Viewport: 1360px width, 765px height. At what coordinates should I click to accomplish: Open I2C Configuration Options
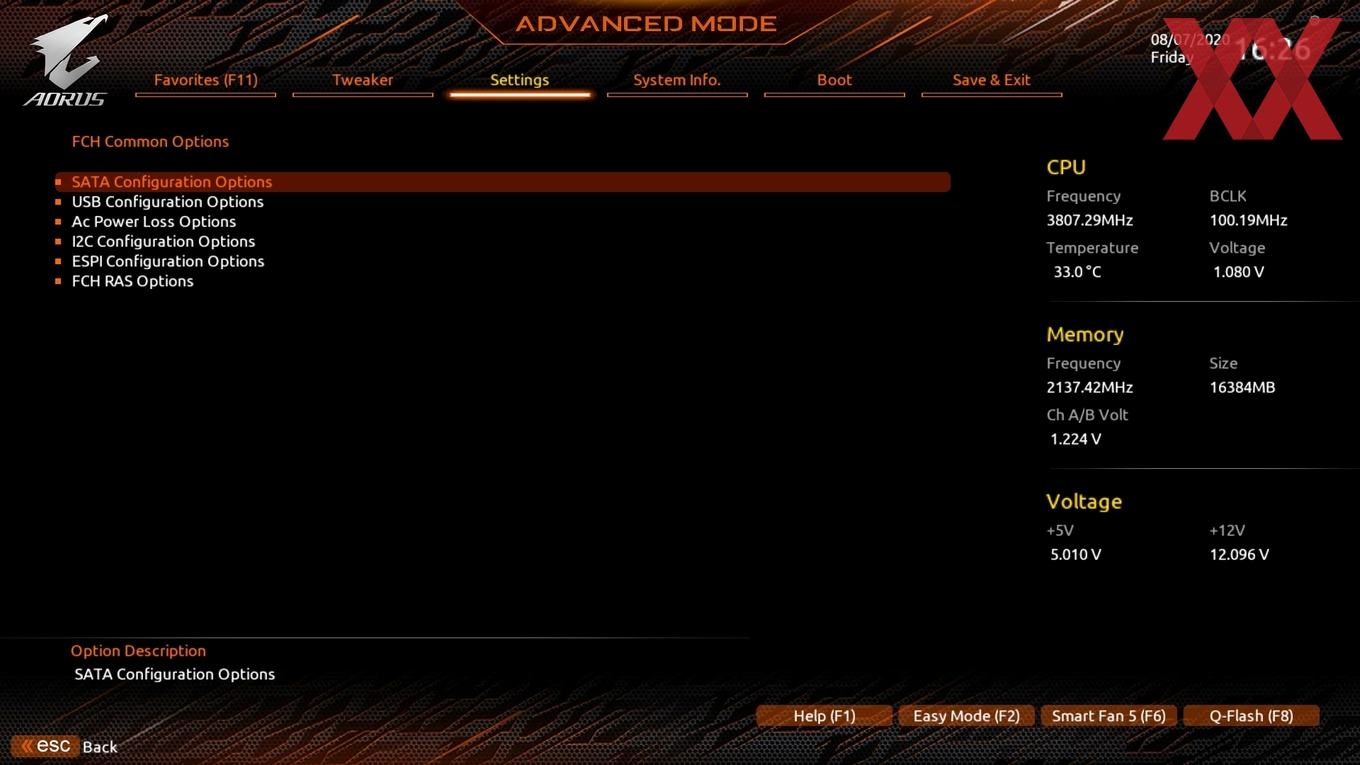(x=163, y=241)
